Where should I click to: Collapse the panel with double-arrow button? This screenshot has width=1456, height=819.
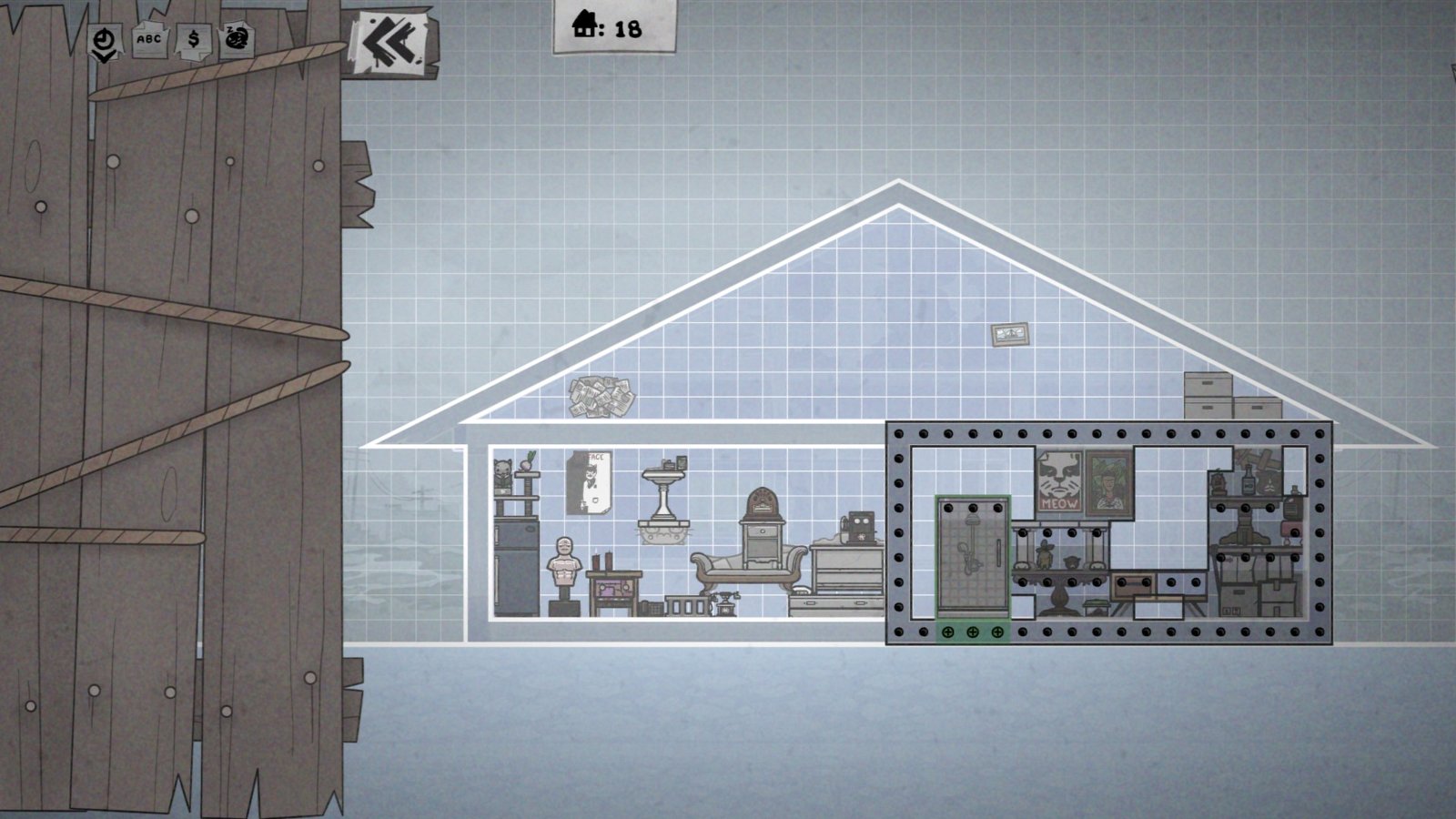coord(390,41)
